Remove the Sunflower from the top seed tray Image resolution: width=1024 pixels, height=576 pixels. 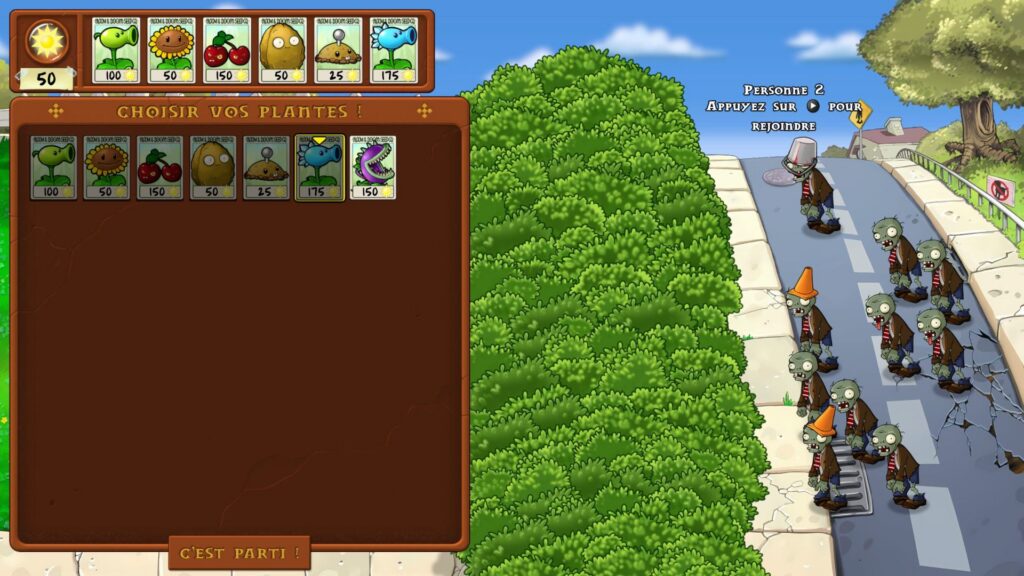[x=171, y=49]
